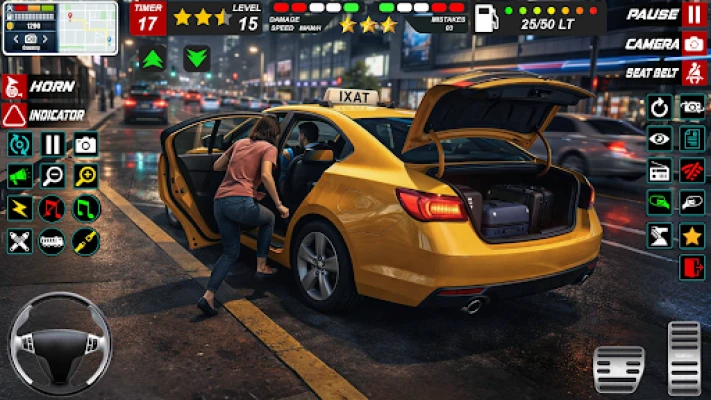Step on the brake pedal
The width and height of the screenshot is (711, 400).
pyautogui.click(x=618, y=369)
